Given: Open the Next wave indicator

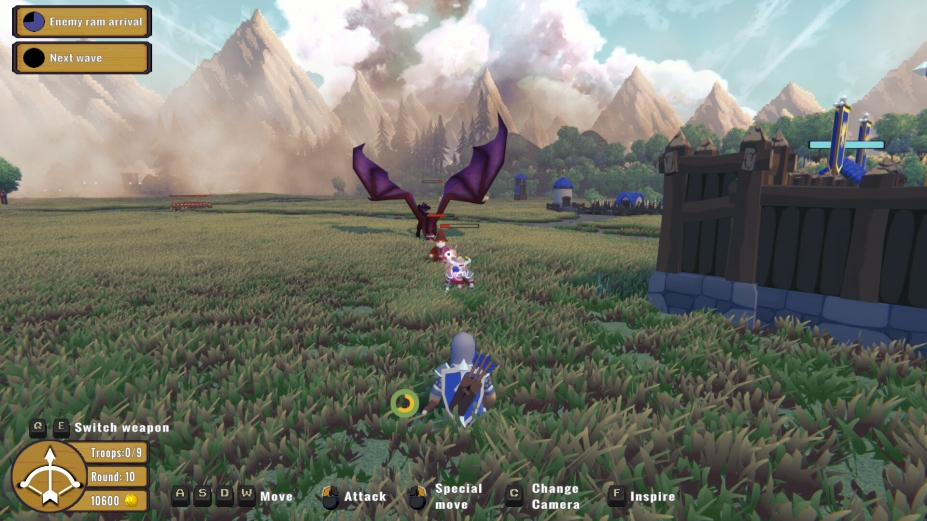Looking at the screenshot, I should coord(82,58).
